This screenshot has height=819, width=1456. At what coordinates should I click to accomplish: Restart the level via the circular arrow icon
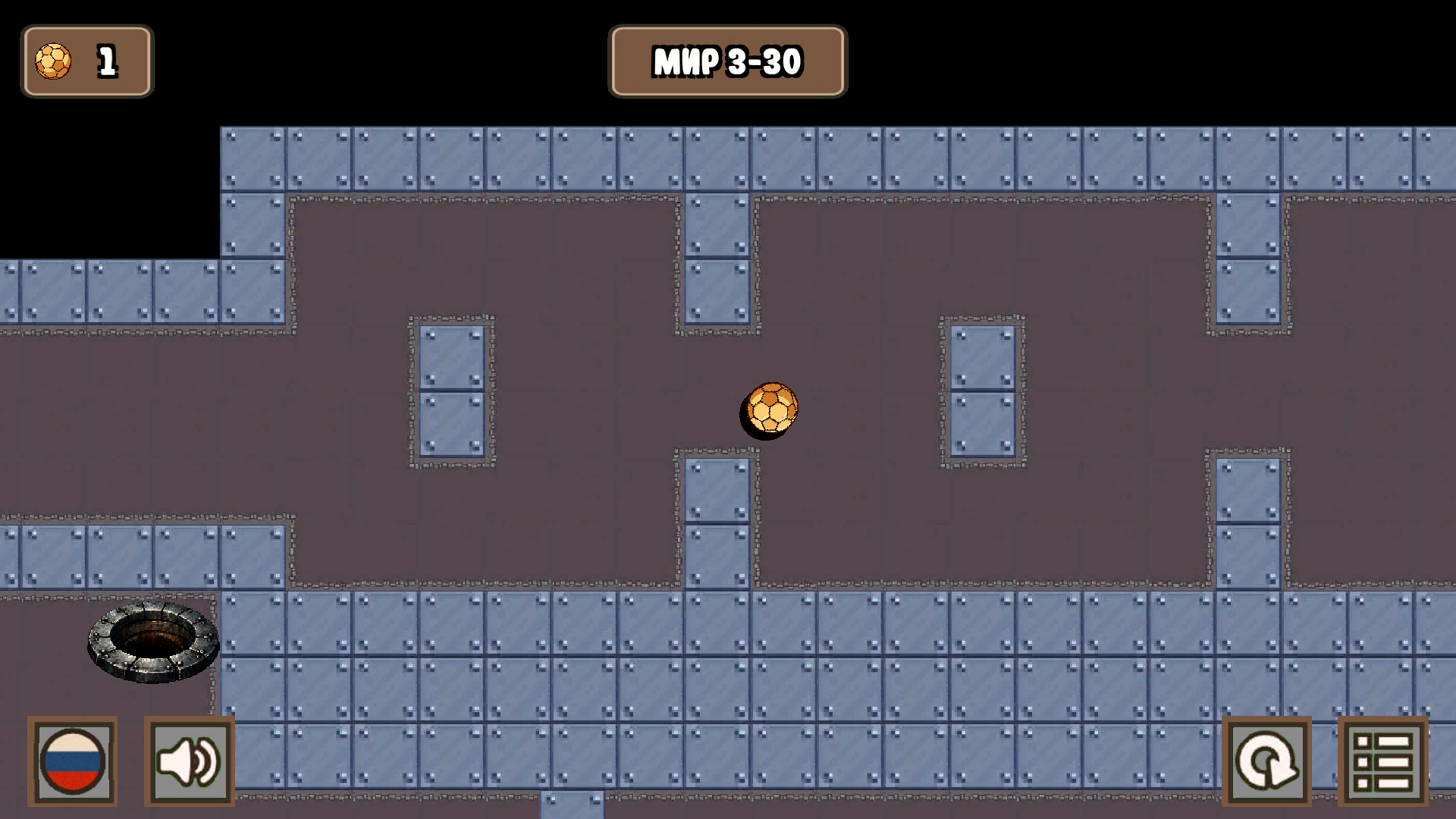1267,761
